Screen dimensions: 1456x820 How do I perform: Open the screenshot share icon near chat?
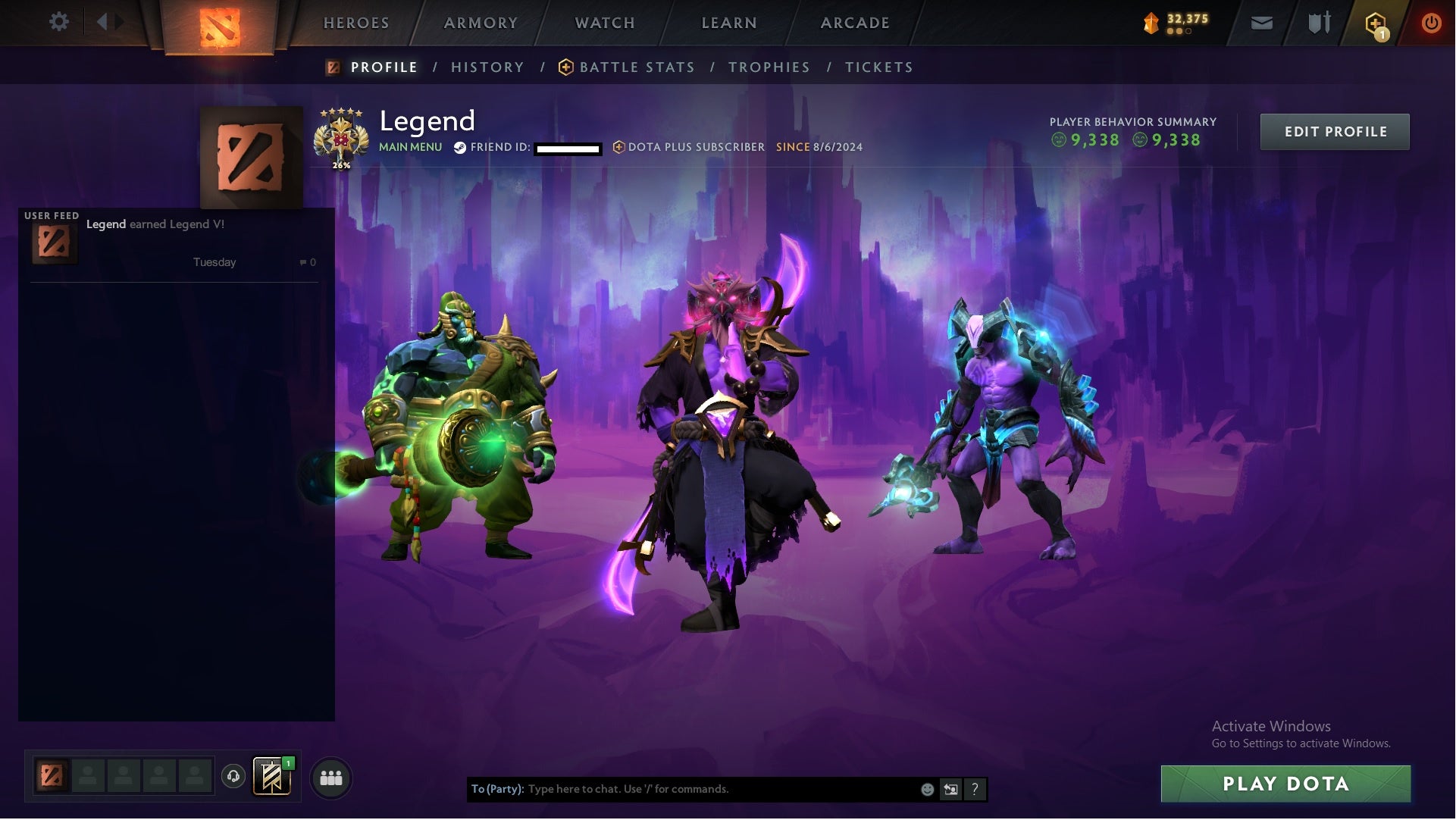tap(950, 789)
